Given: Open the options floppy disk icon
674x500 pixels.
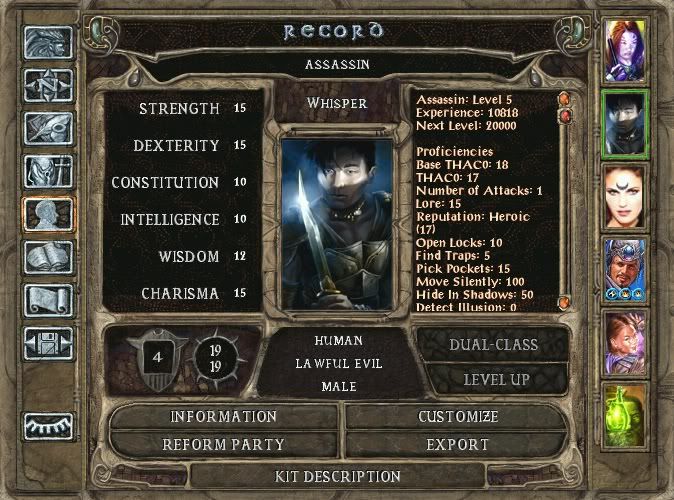Looking at the screenshot, I should [x=47, y=343].
